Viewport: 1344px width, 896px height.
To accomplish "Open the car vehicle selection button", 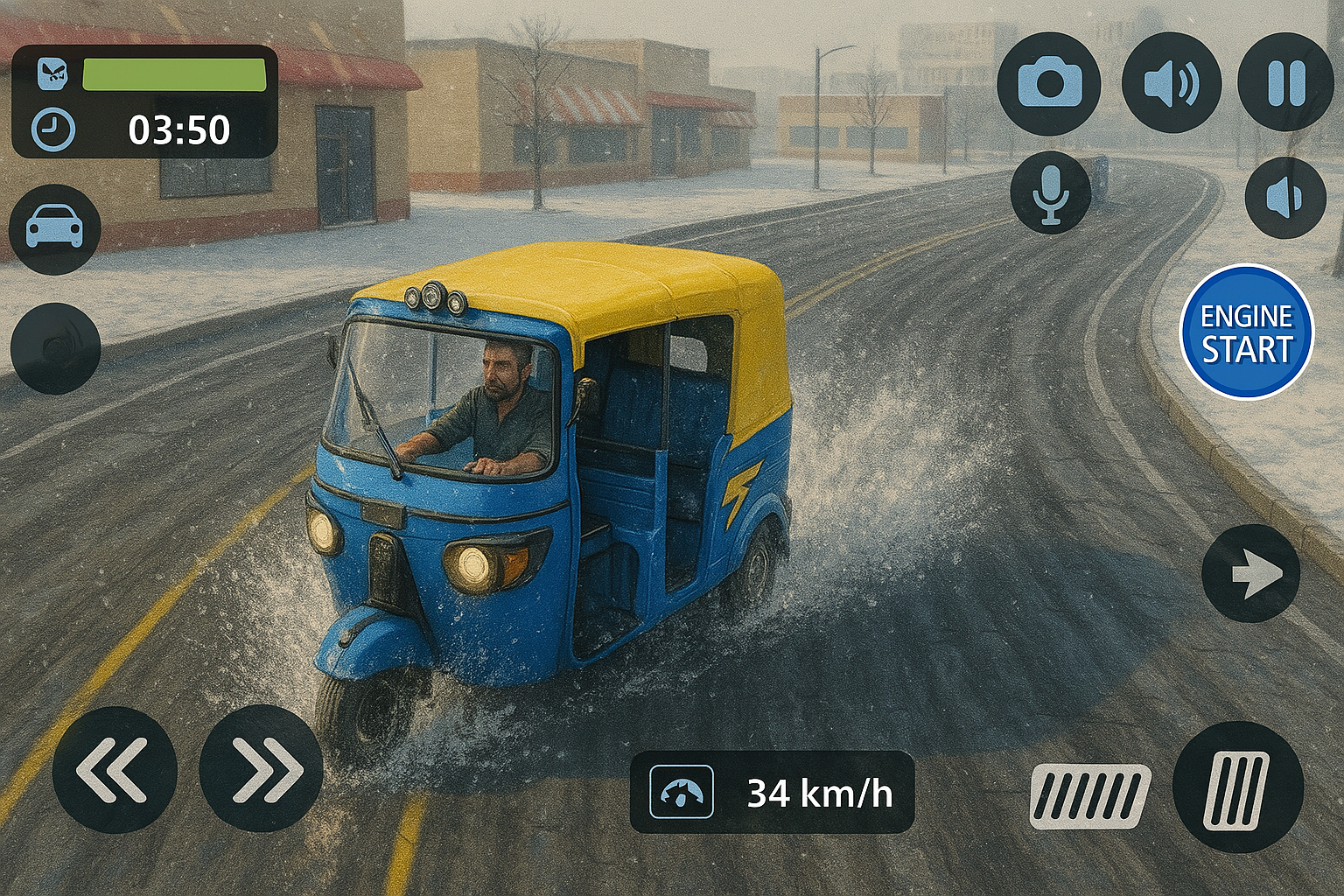I will [54, 229].
